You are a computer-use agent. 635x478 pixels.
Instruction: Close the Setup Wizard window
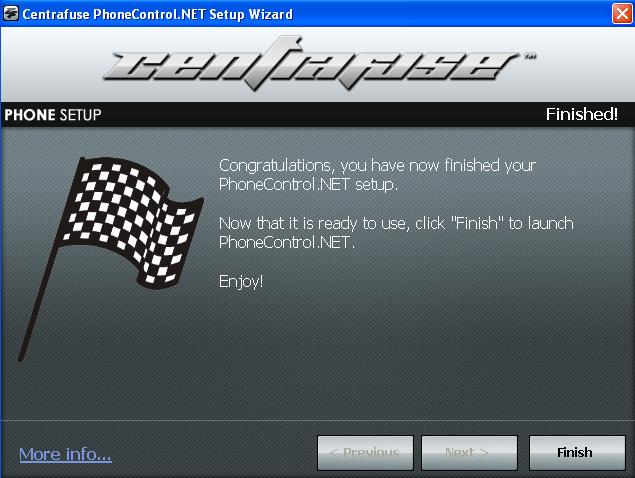(x=619, y=13)
